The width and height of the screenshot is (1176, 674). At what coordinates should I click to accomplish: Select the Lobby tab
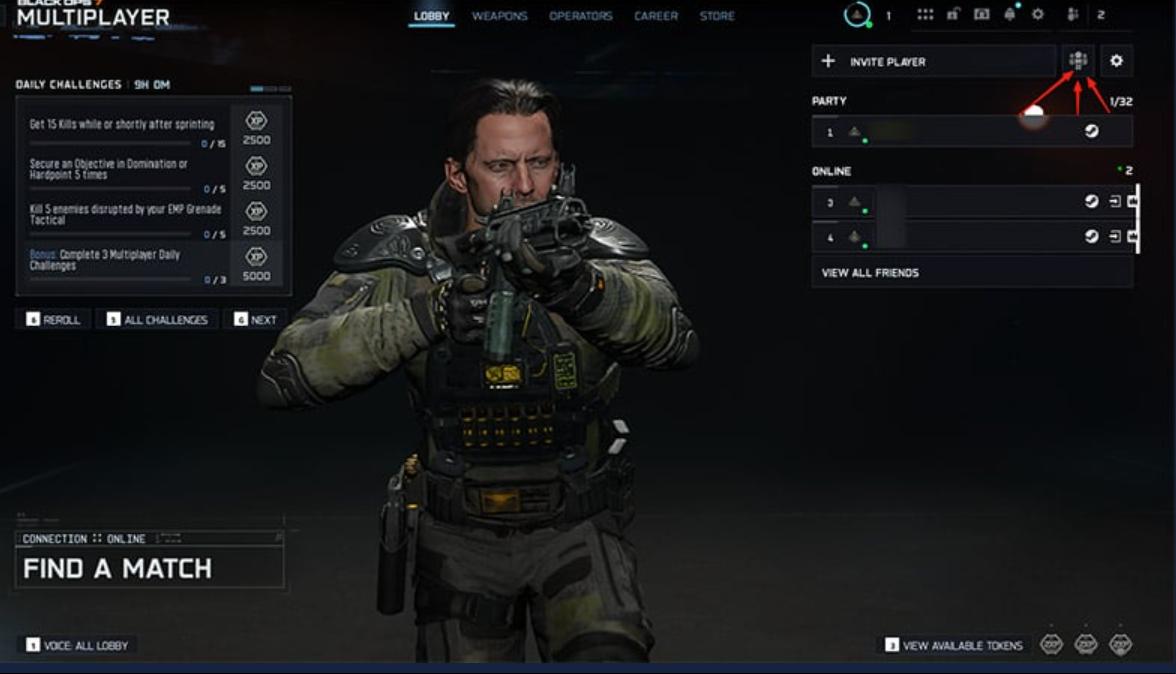click(x=432, y=16)
